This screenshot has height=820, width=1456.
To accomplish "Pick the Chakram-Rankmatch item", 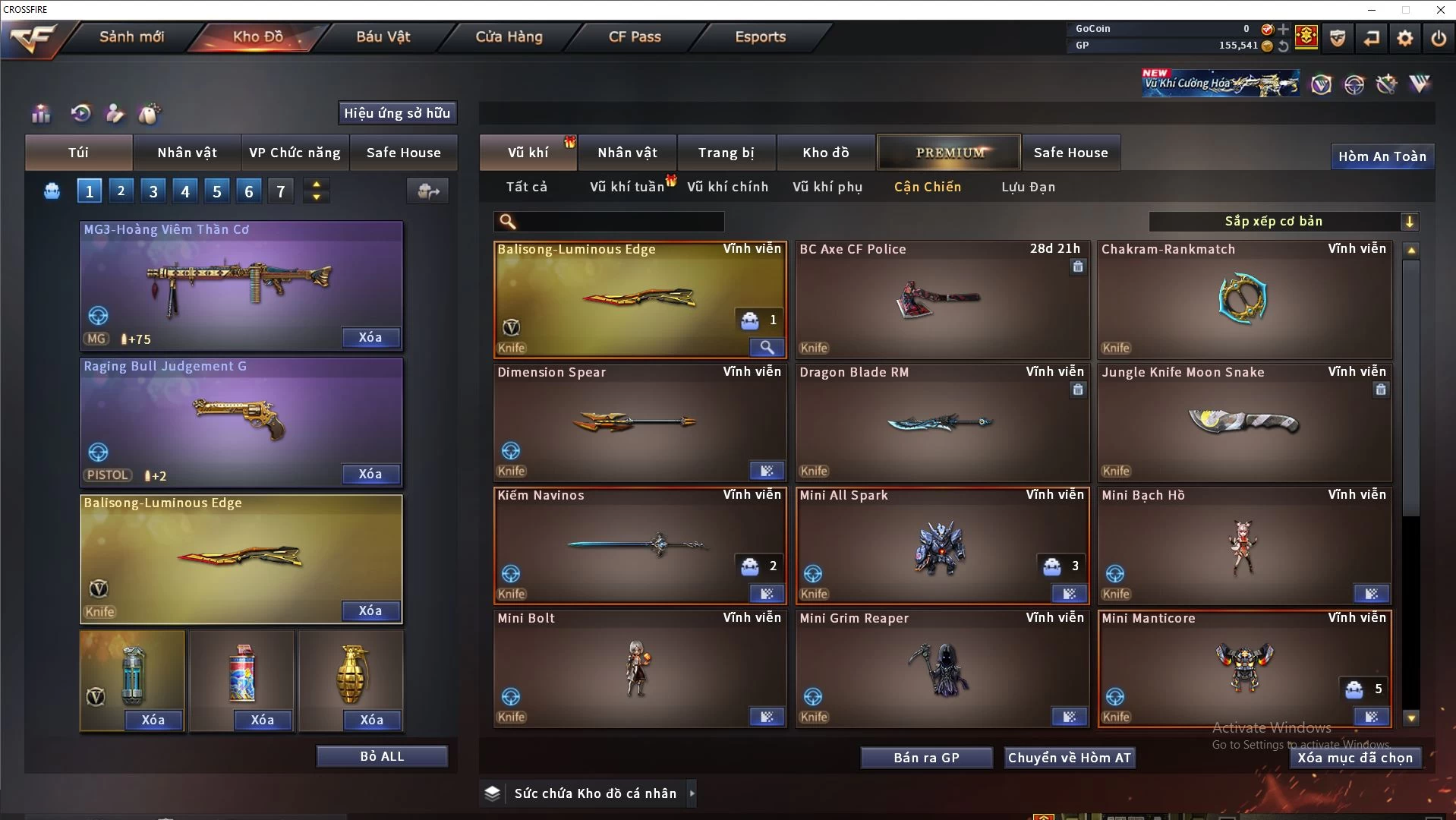I will (1244, 299).
